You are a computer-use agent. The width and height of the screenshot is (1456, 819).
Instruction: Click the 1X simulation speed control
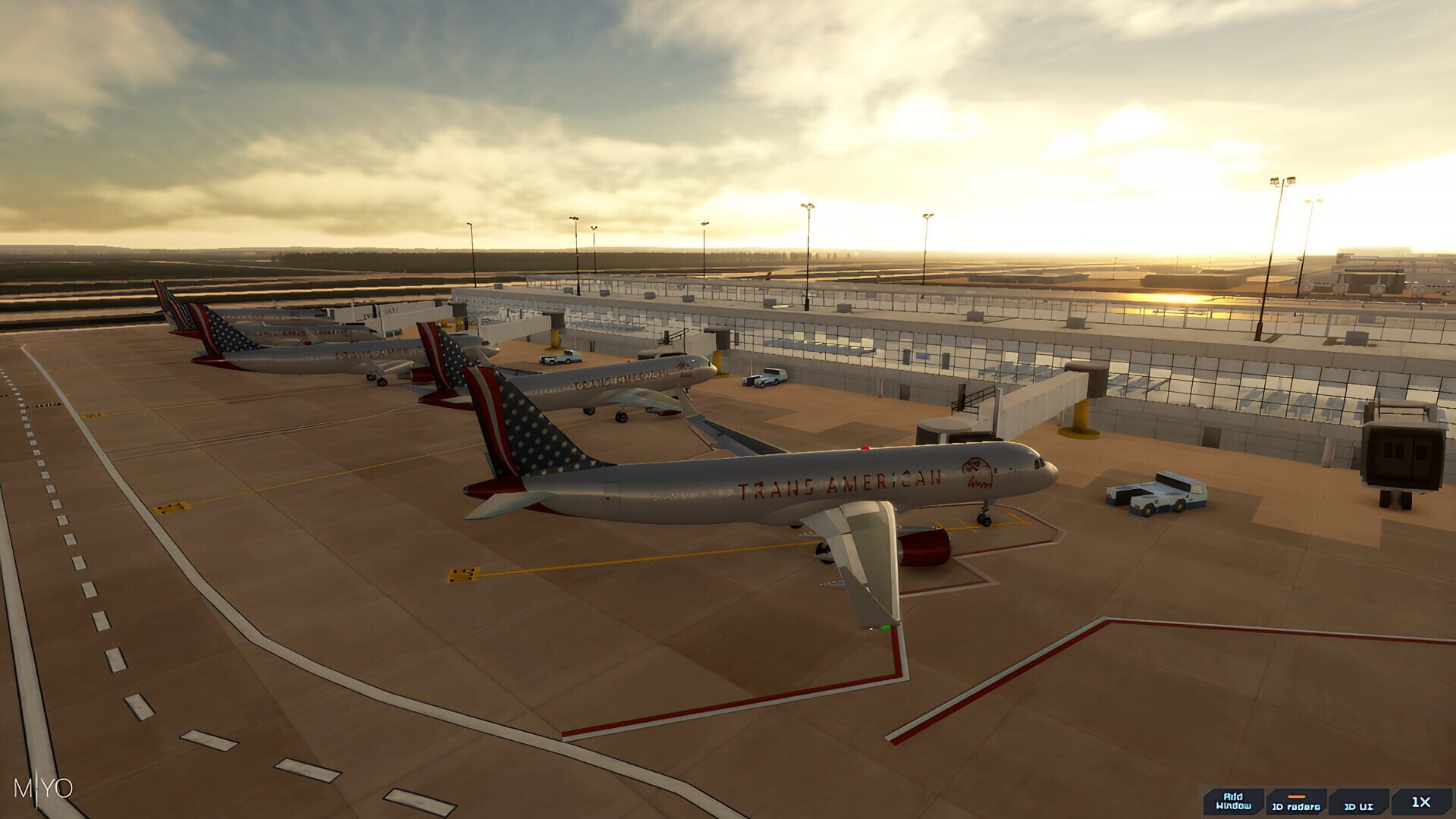point(1421,802)
